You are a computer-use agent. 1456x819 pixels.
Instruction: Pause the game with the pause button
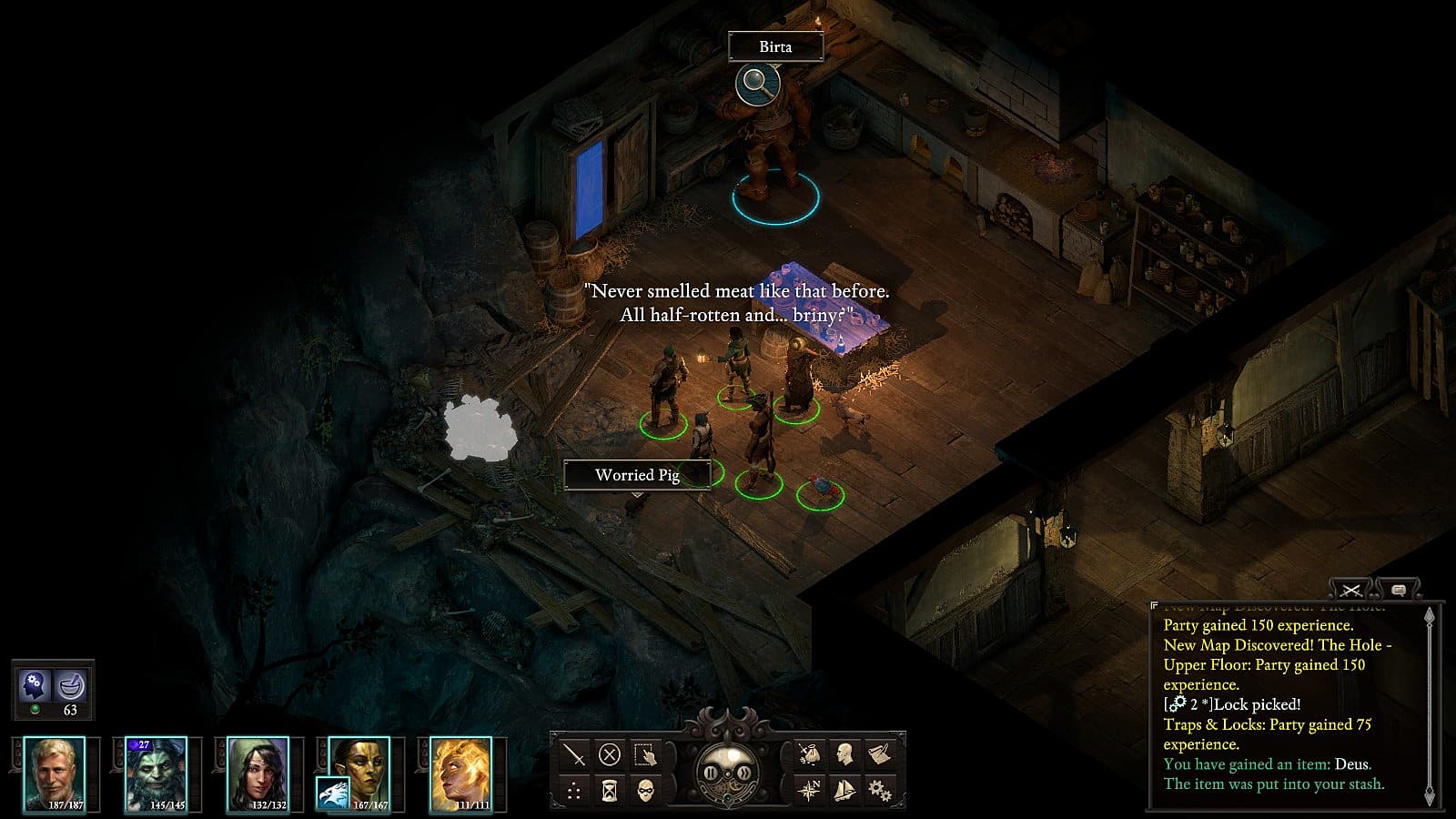[x=711, y=773]
